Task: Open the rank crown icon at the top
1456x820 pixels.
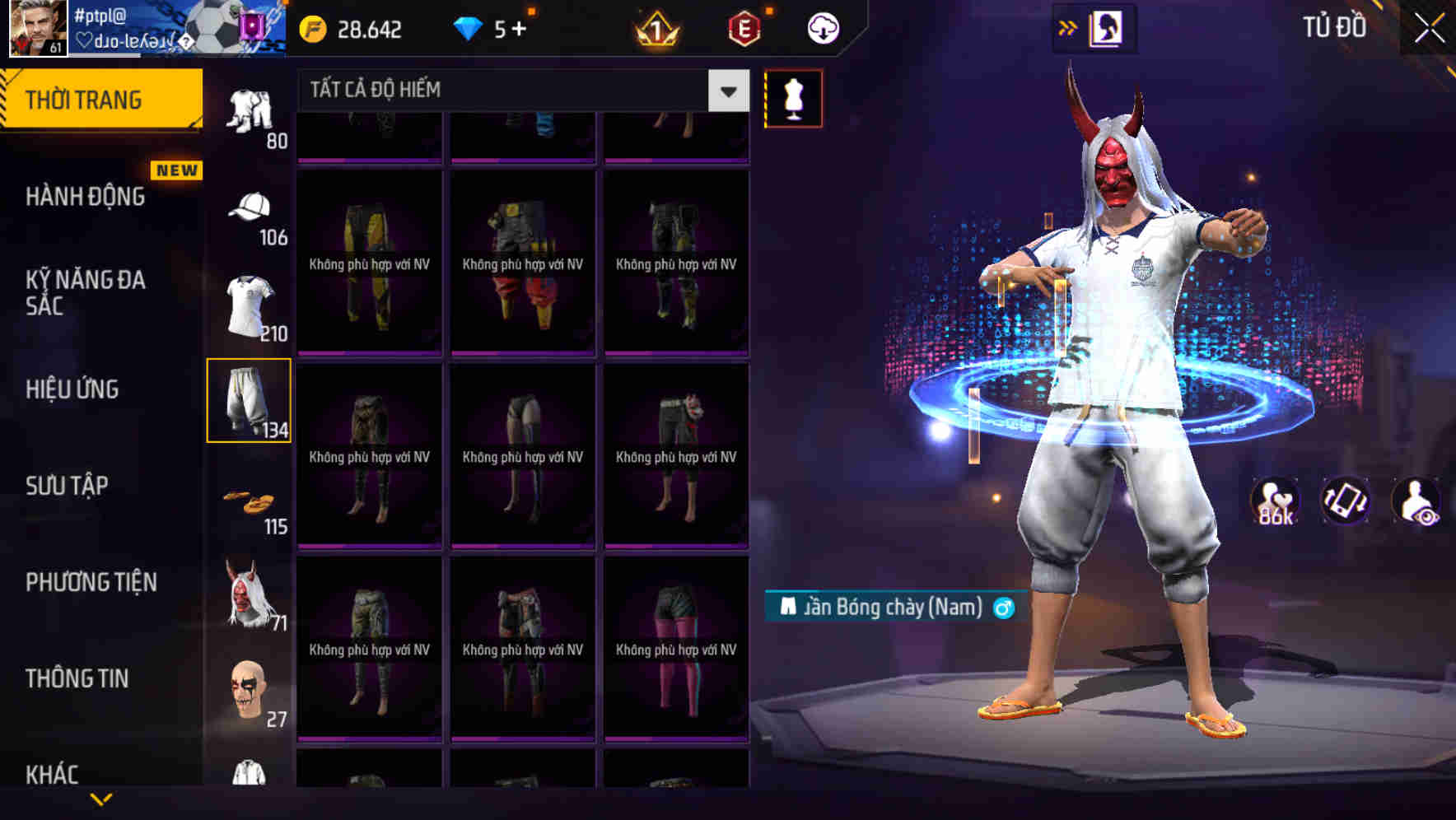Action: 655,27
